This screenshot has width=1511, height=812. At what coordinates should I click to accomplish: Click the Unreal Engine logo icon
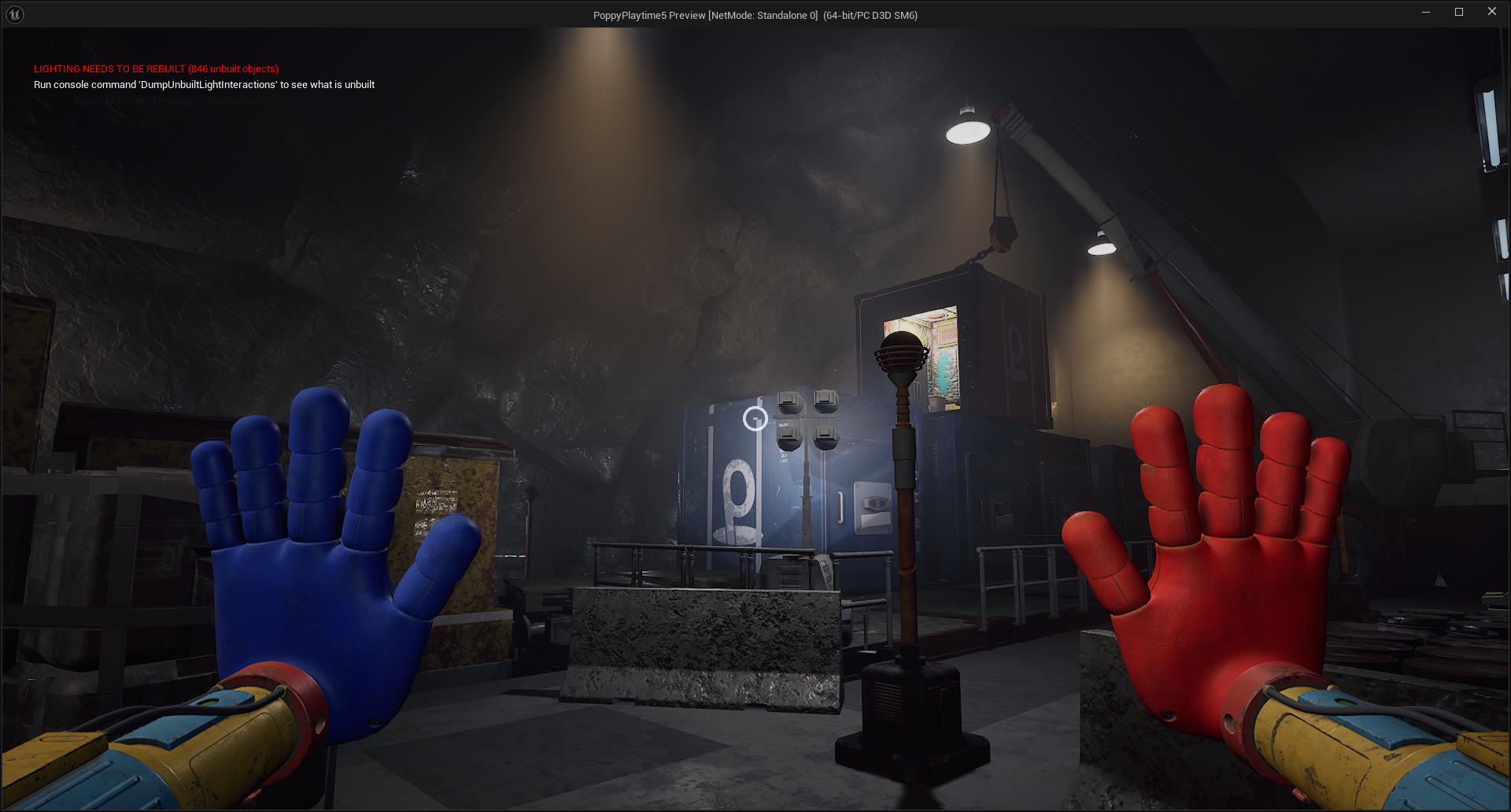pyautogui.click(x=14, y=13)
